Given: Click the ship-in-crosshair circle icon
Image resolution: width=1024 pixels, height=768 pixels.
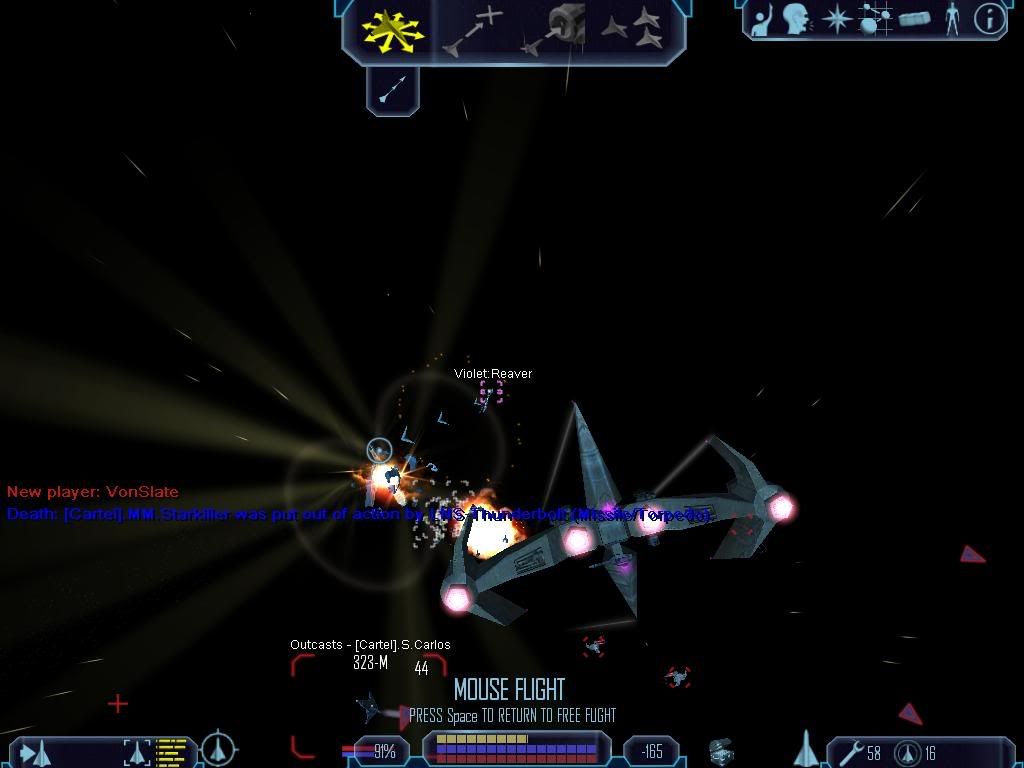Looking at the screenshot, I should (x=218, y=749).
